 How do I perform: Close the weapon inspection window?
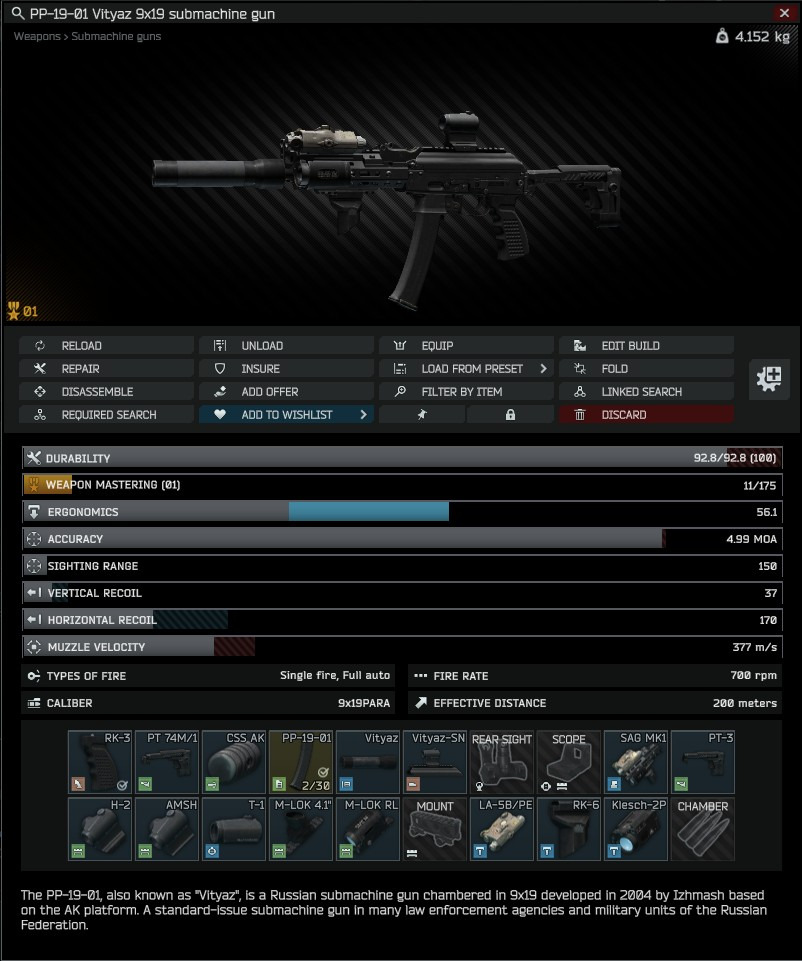(784, 13)
